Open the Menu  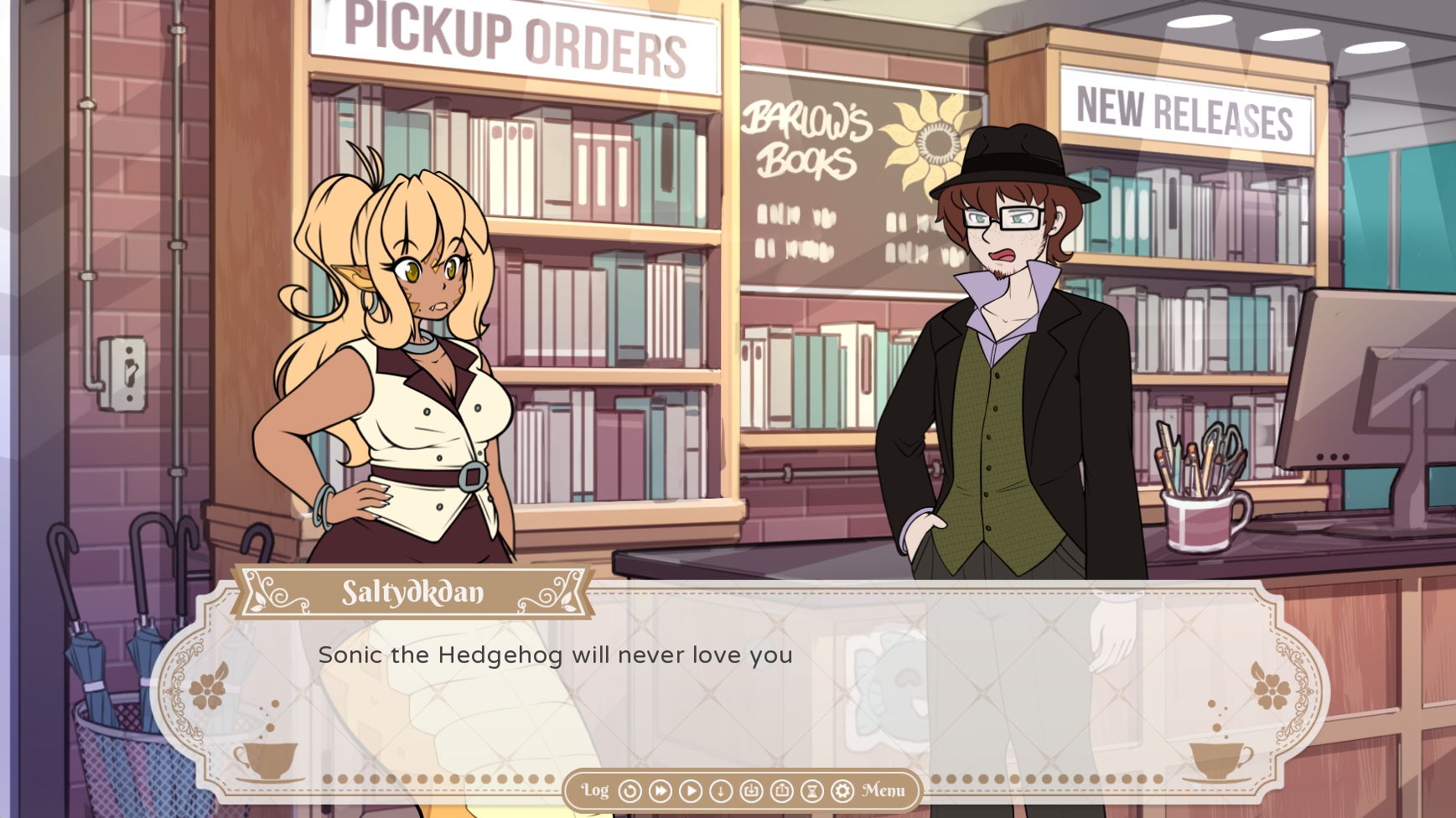(x=883, y=790)
